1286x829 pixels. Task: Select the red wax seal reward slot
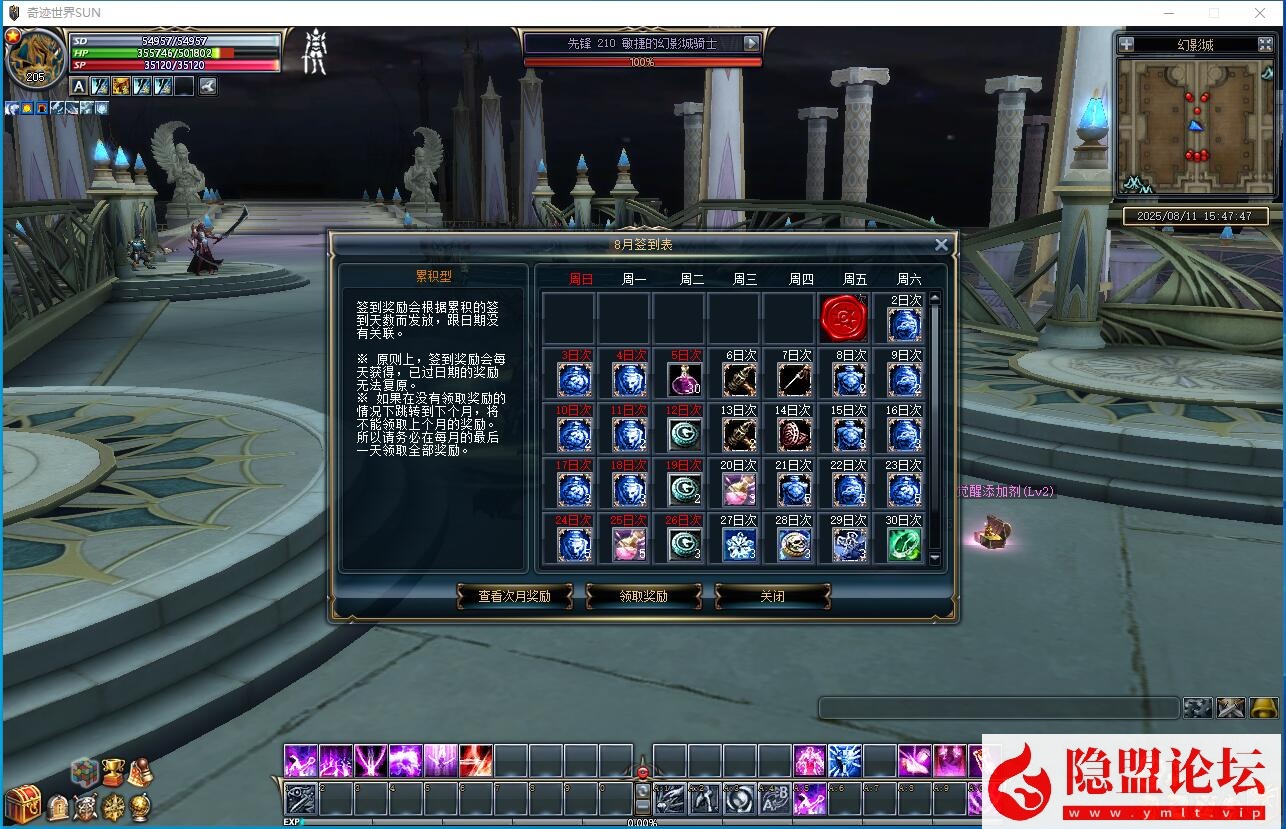click(x=843, y=319)
